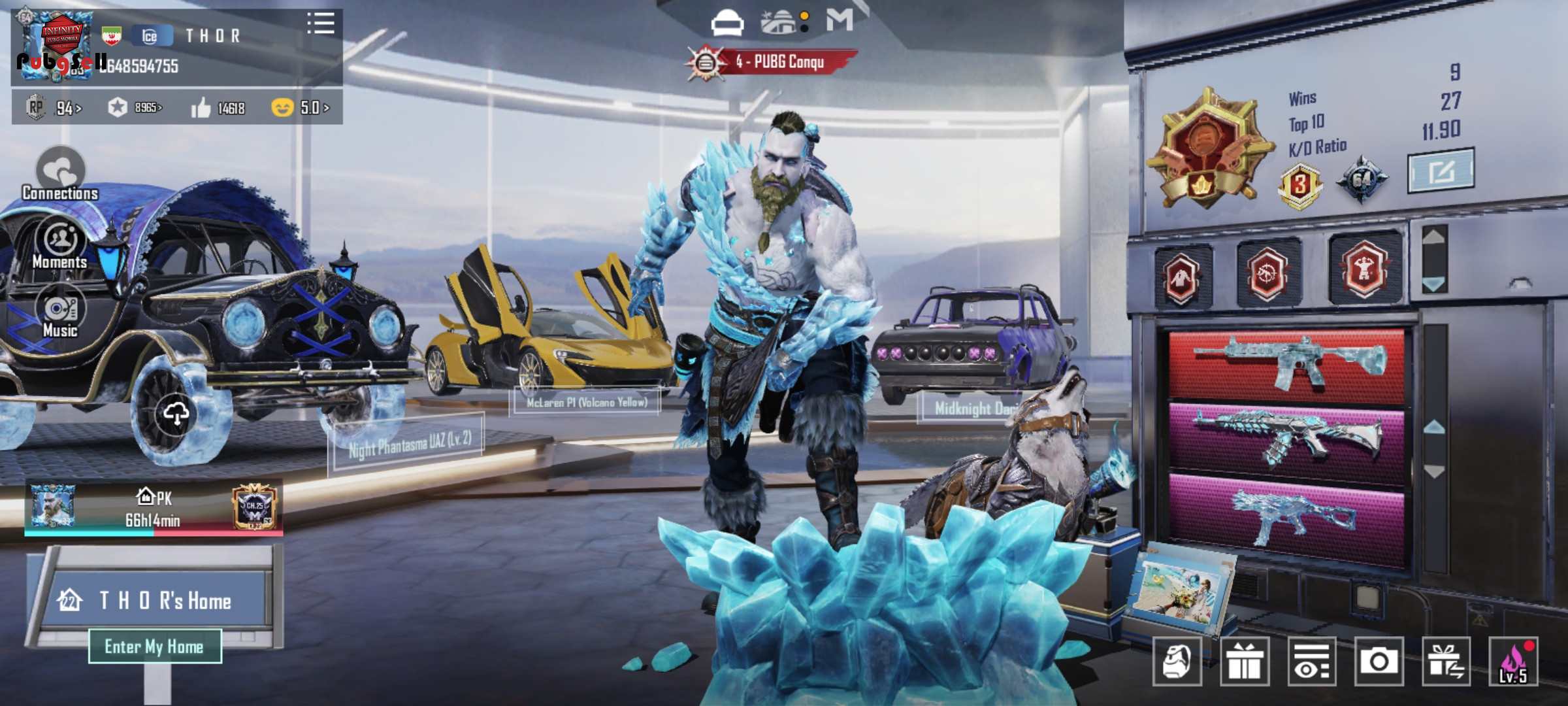Open the flame Lv.5 popularity icon

point(1513,661)
